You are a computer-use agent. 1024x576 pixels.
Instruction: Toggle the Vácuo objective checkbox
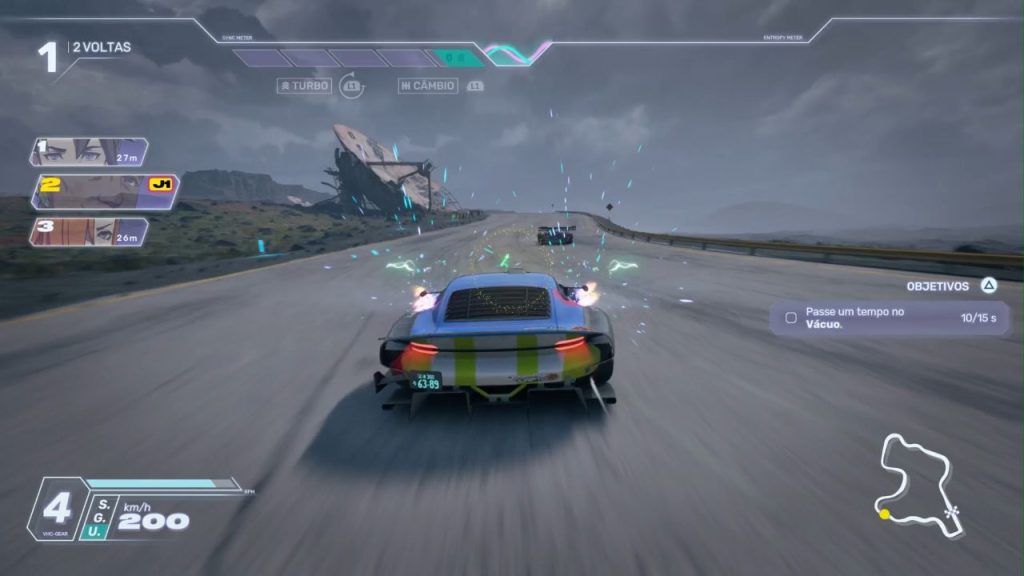click(x=791, y=318)
